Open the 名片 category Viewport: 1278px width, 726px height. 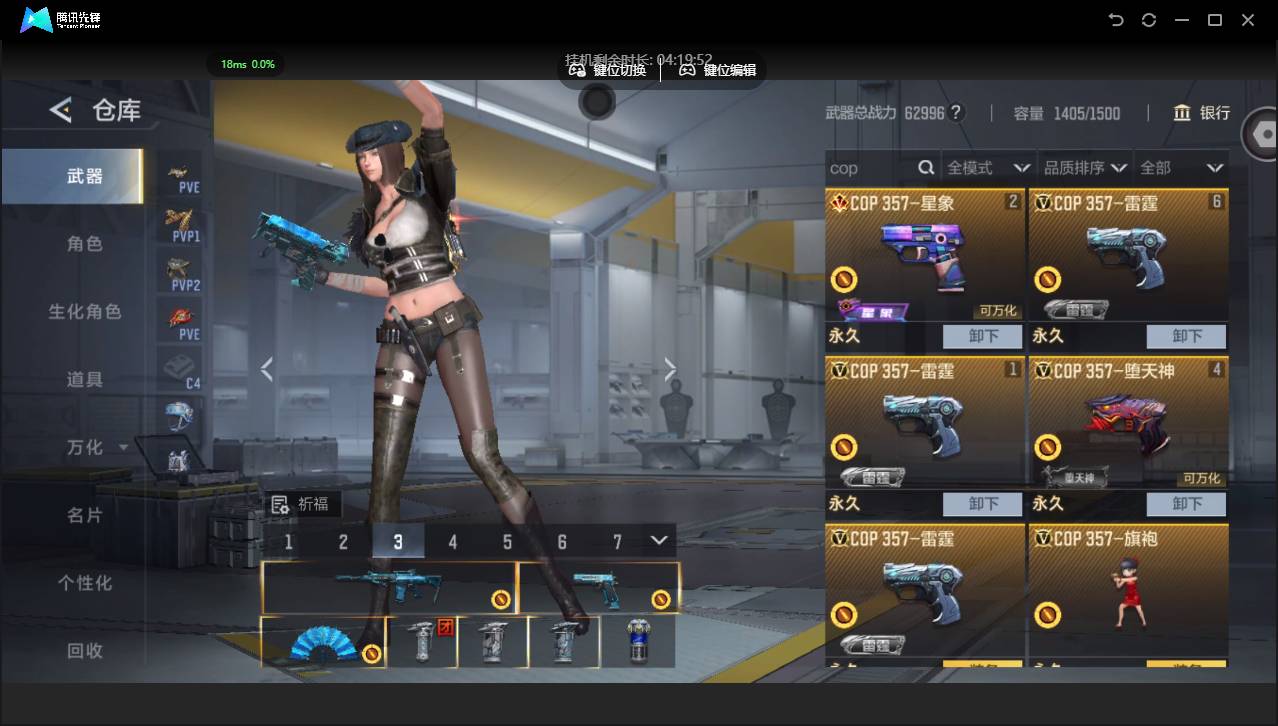[x=84, y=515]
